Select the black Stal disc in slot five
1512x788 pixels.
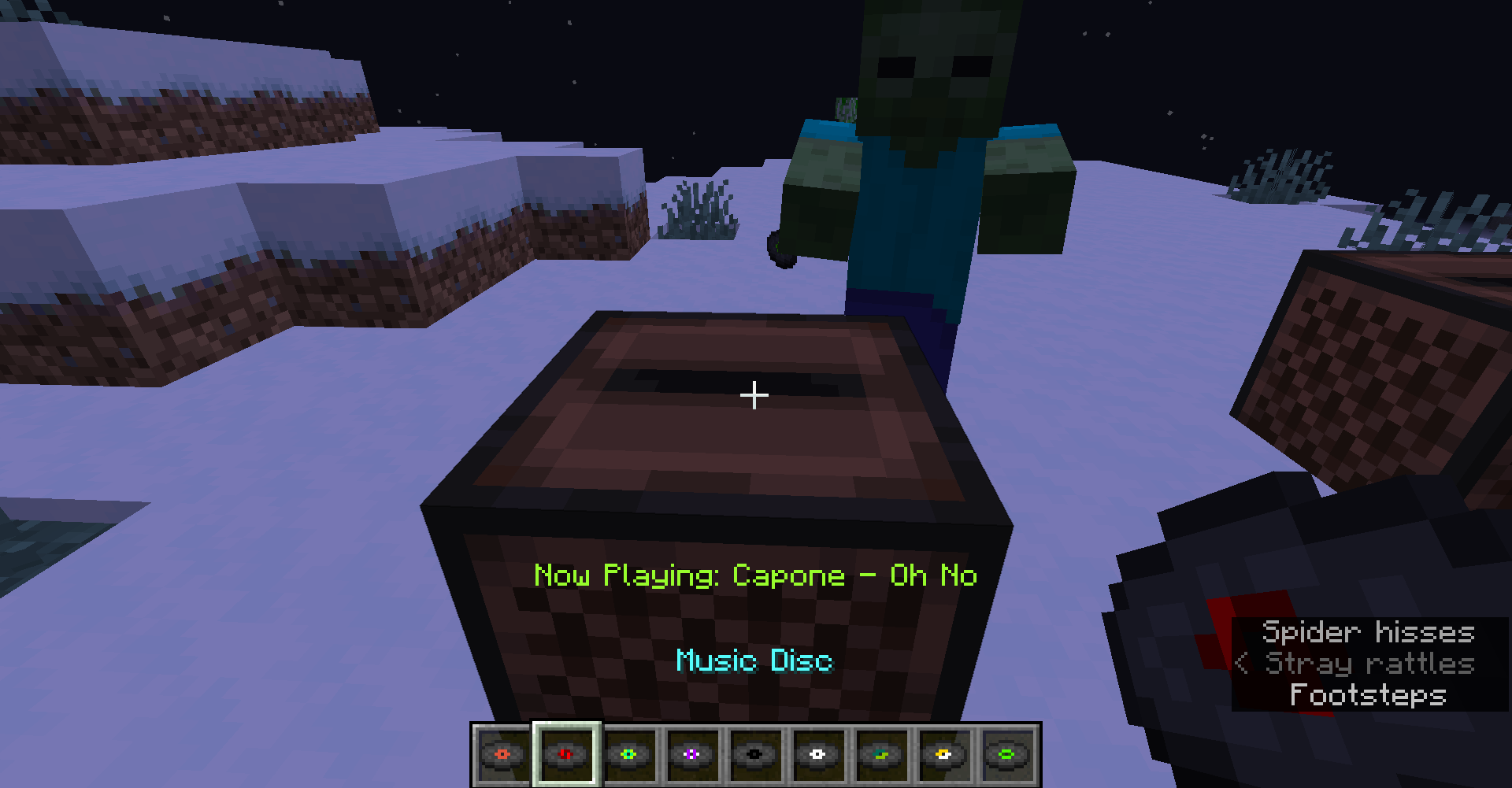coord(754,753)
